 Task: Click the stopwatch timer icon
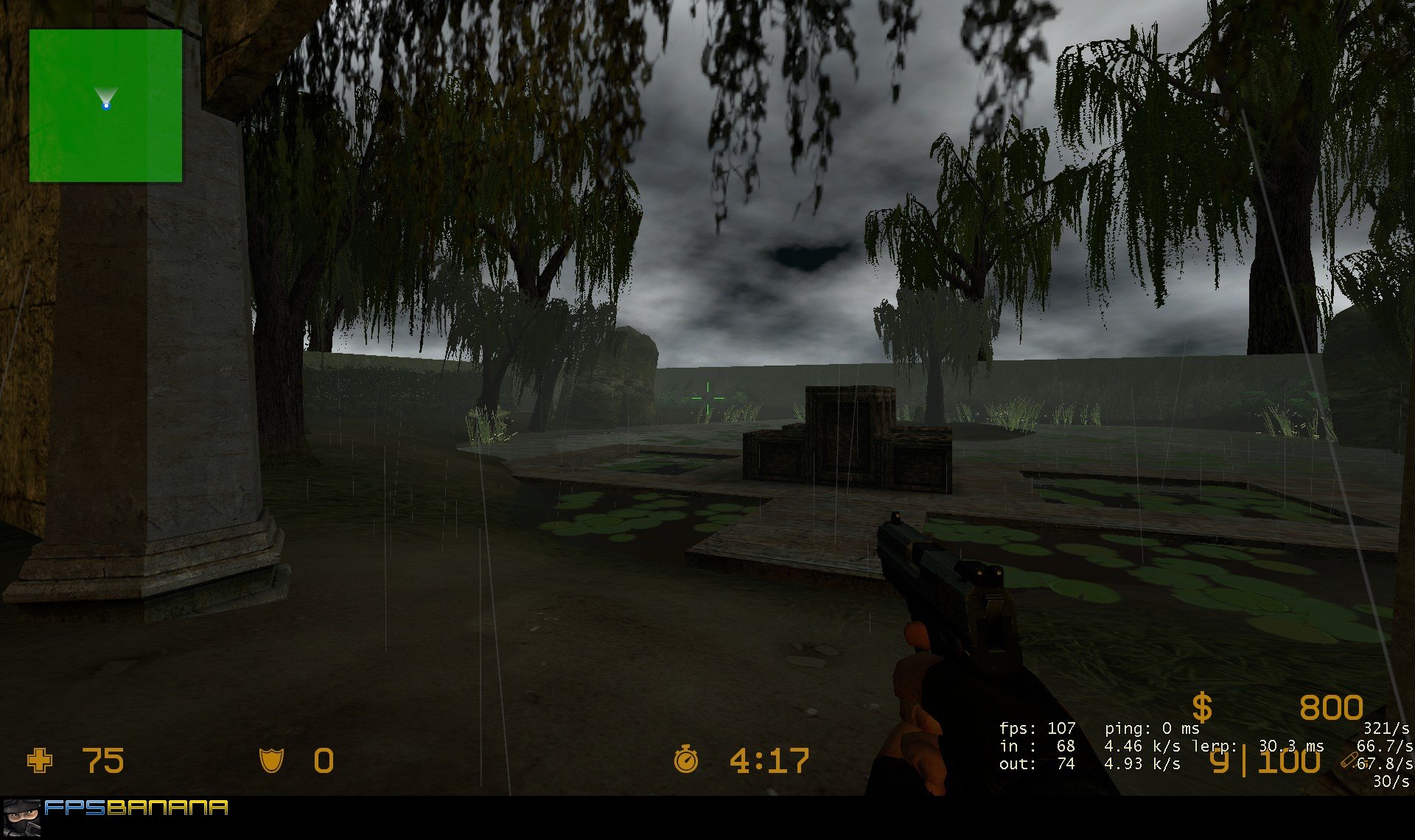pyautogui.click(x=687, y=760)
